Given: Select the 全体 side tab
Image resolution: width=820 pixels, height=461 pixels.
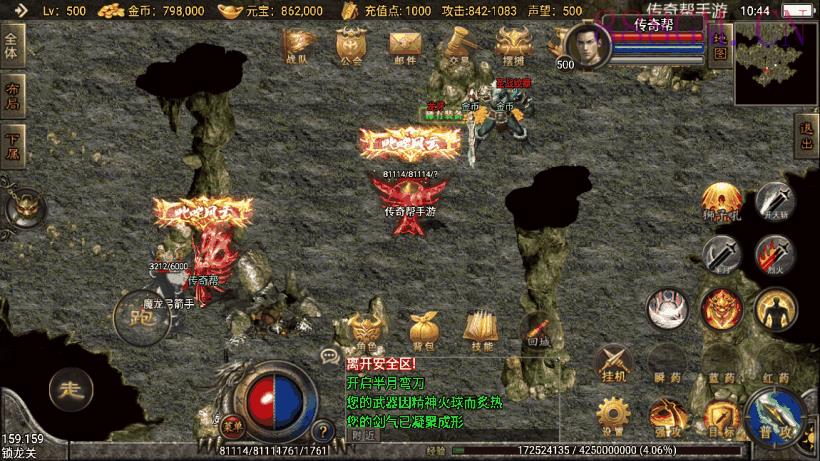Looking at the screenshot, I should 12,46.
